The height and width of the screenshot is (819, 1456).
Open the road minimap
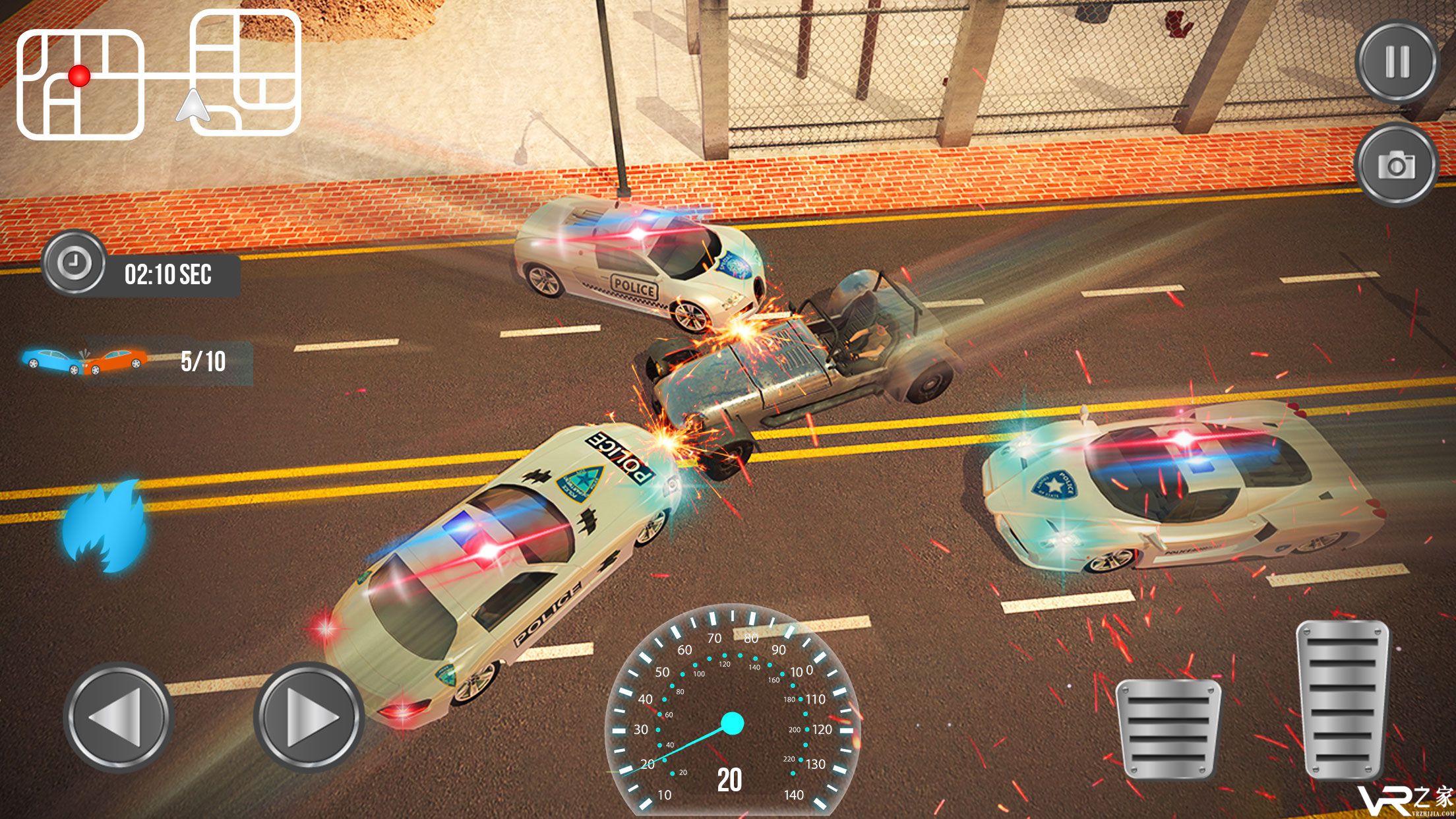(x=158, y=76)
